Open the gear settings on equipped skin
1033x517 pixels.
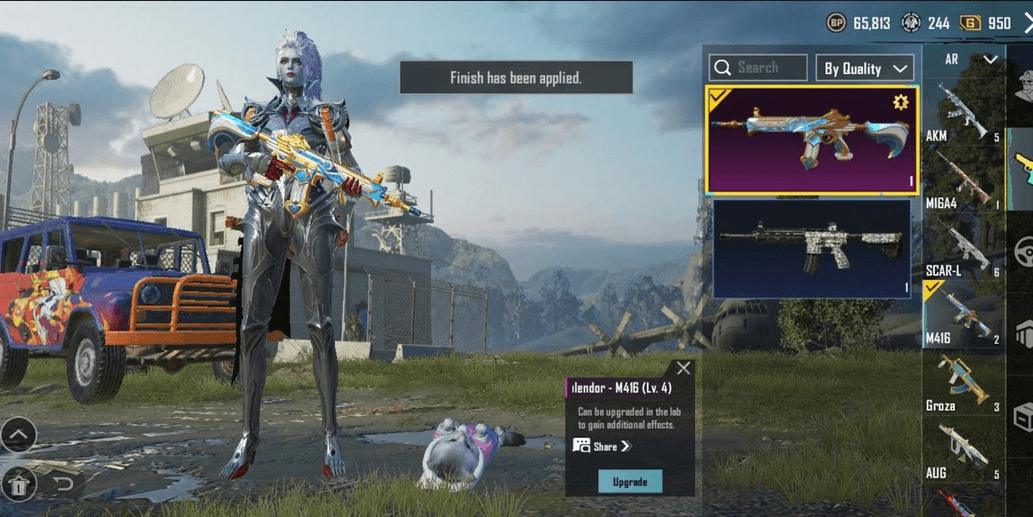[900, 102]
